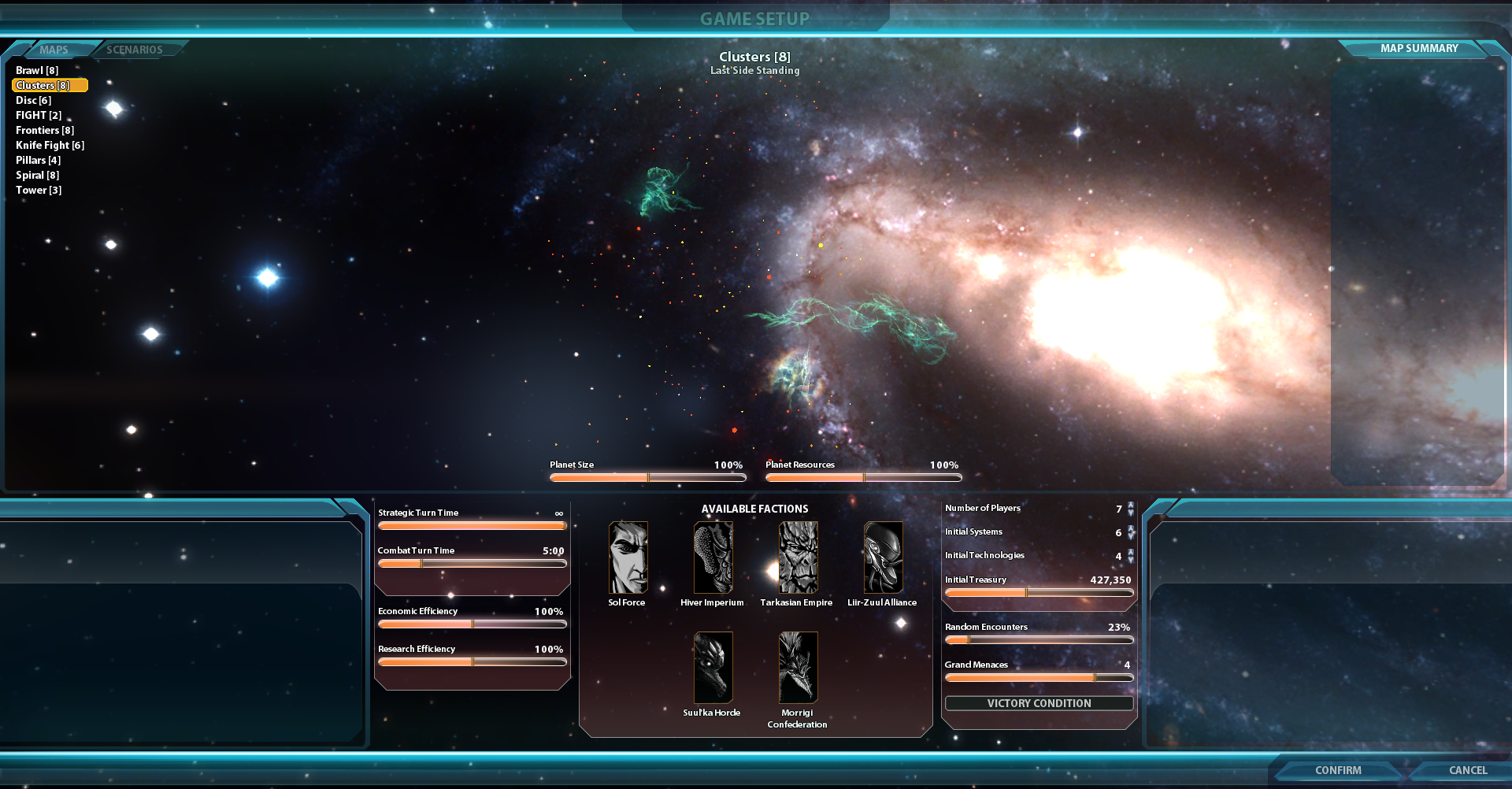Switch to the Scenarios tab
The height and width of the screenshot is (789, 1512).
[135, 50]
